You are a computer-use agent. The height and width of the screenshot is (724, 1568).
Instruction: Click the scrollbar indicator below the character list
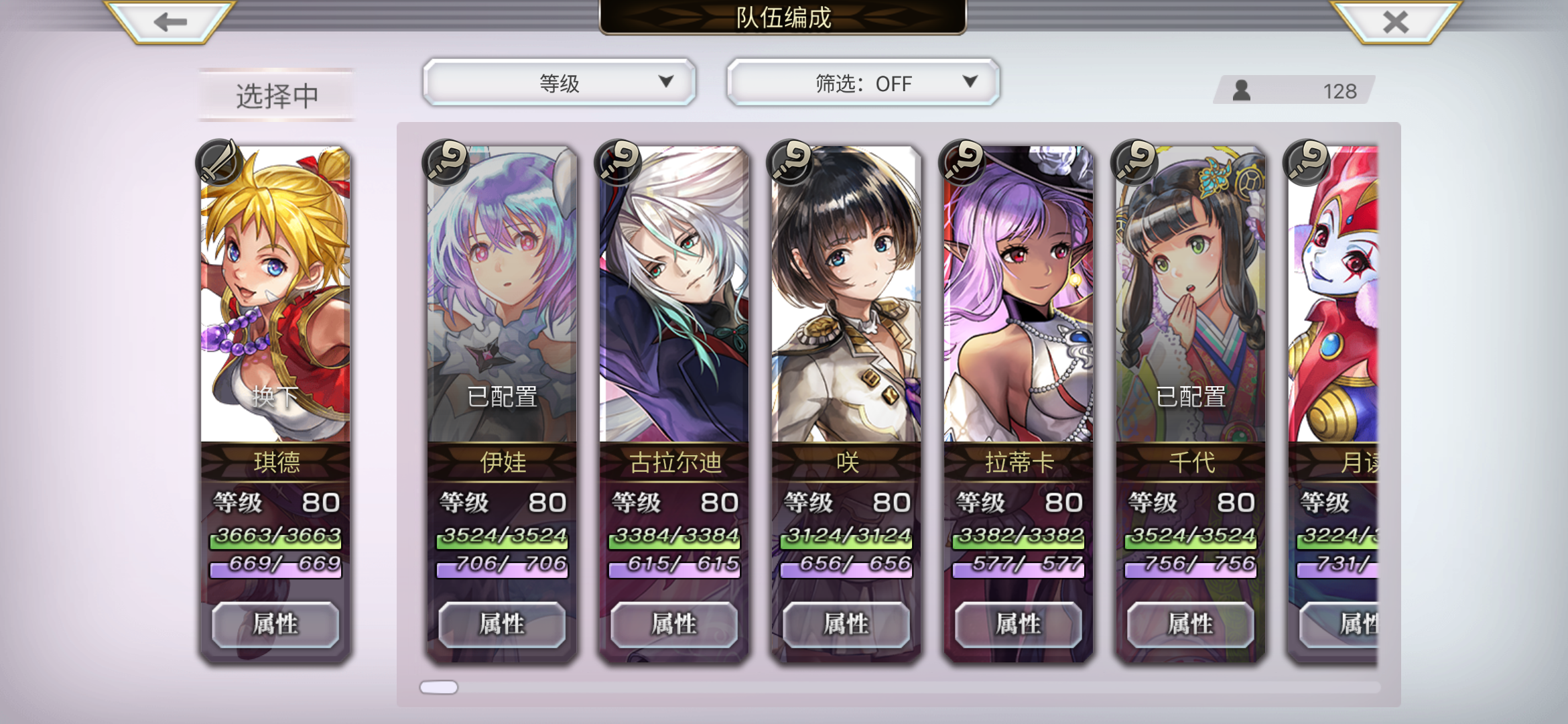tap(440, 688)
